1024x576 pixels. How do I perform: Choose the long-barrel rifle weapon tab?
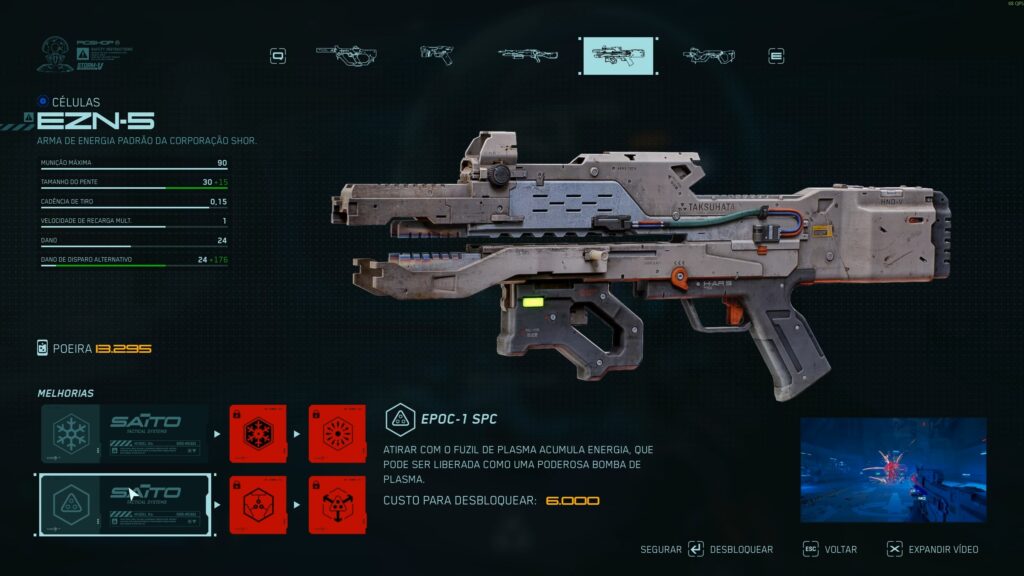pyautogui.click(x=527, y=55)
